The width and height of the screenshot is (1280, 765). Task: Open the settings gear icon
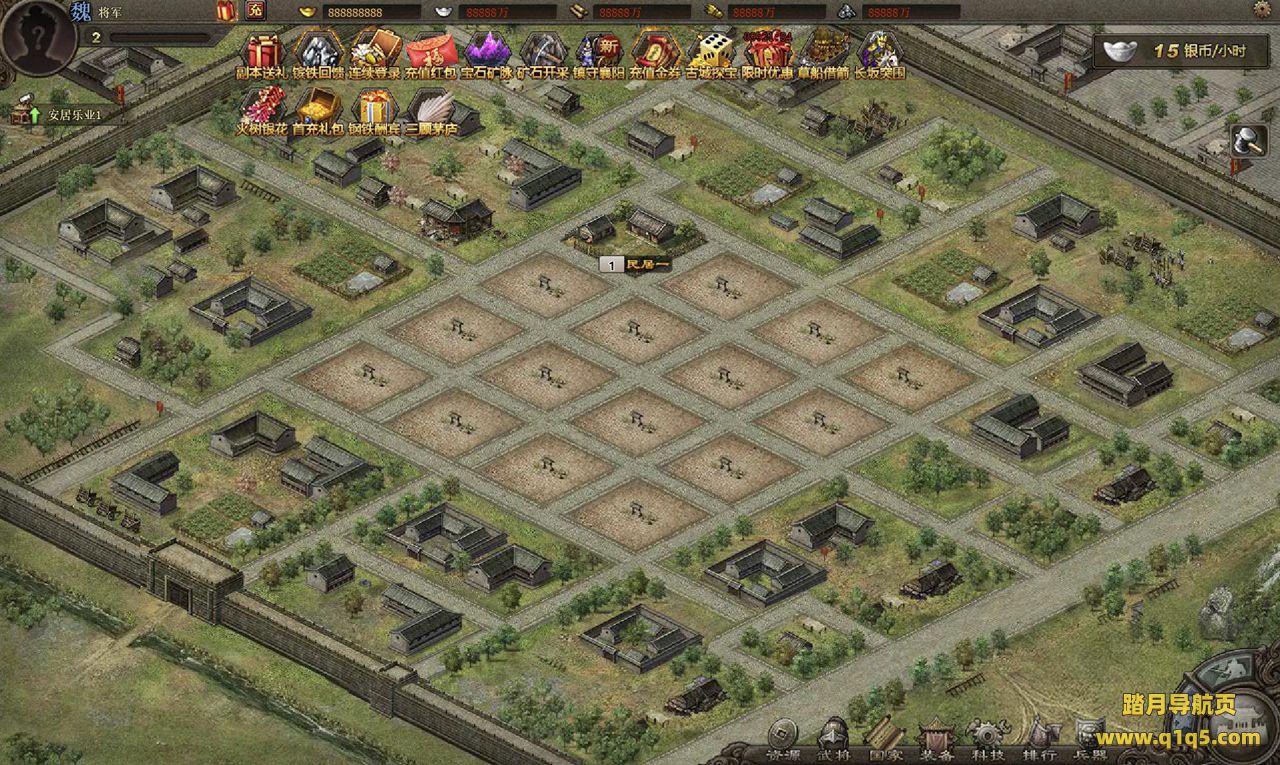click(1264, 10)
